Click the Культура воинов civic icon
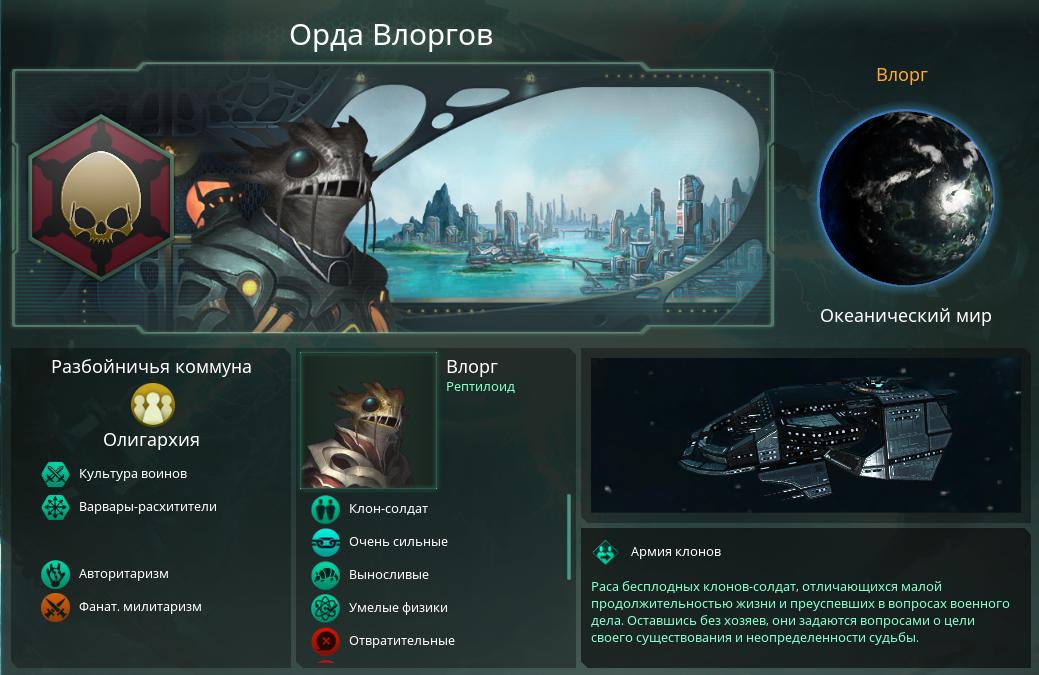 click(x=54, y=474)
